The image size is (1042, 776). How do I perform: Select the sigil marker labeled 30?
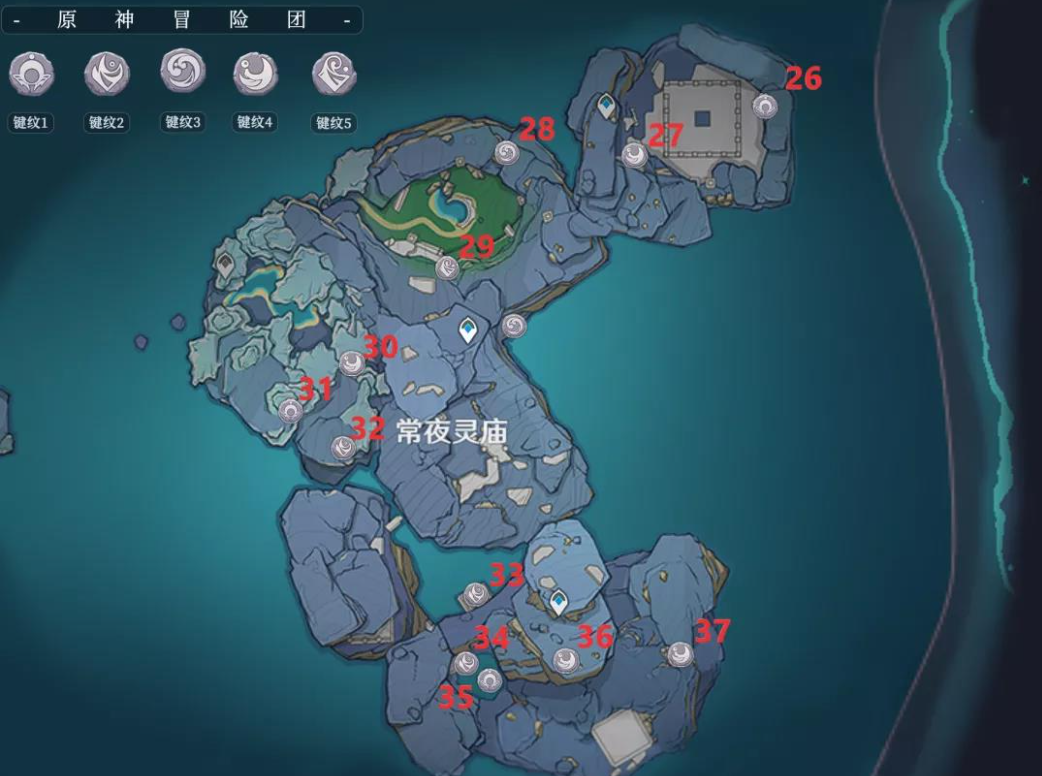click(x=351, y=363)
